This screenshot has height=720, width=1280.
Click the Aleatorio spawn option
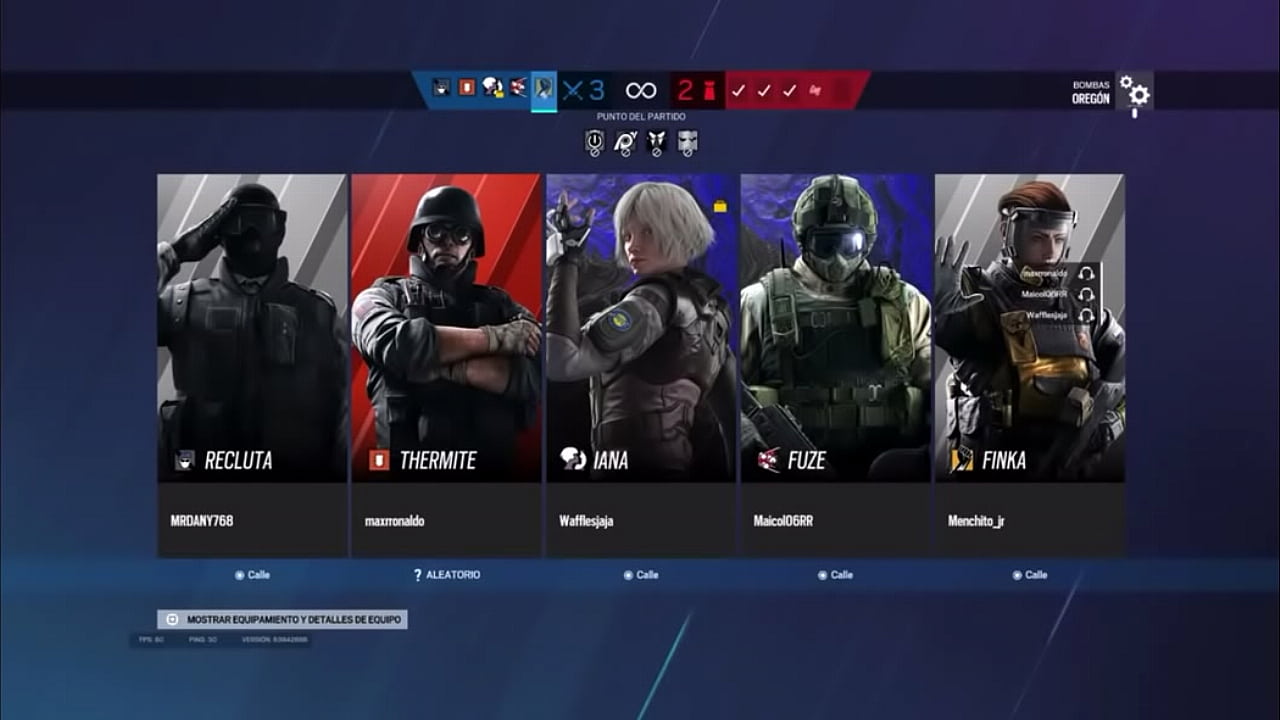447,575
